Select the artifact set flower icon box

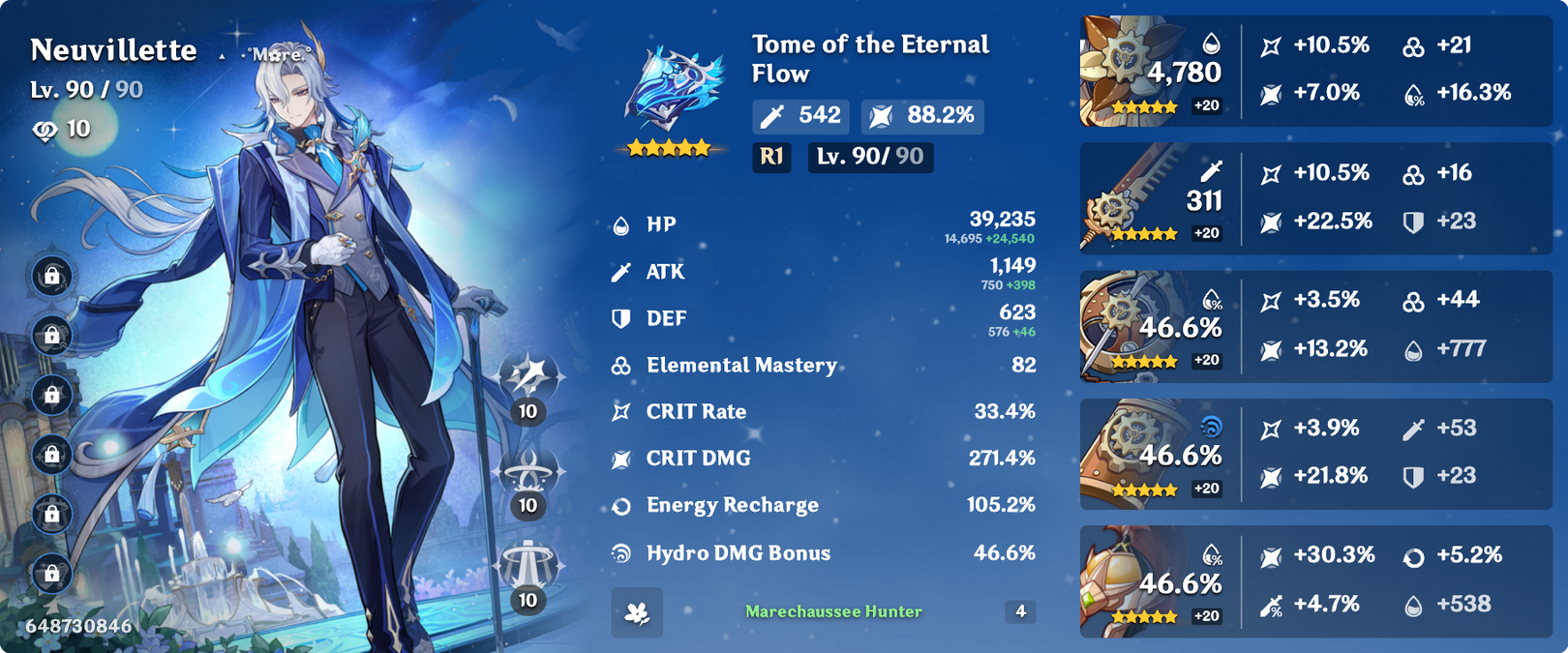pyautogui.click(x=637, y=612)
